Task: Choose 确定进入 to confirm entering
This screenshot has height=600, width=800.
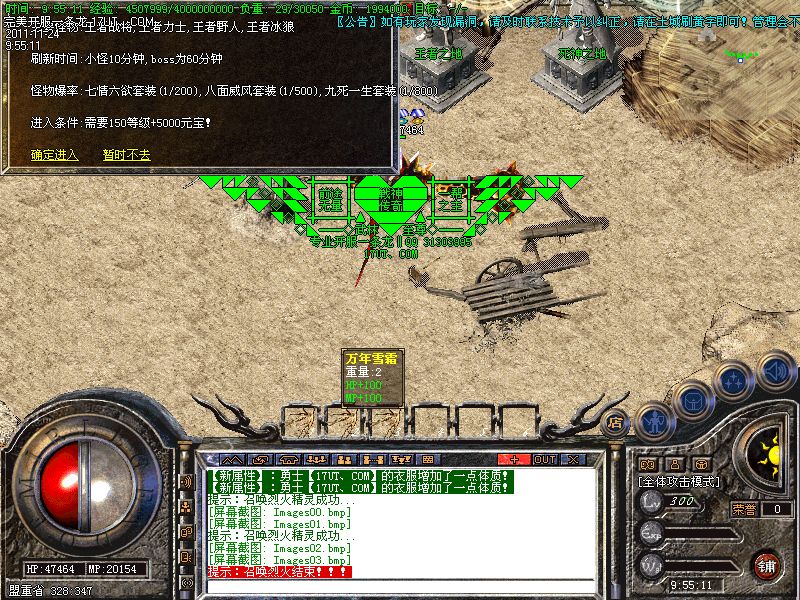Action: pyautogui.click(x=54, y=155)
